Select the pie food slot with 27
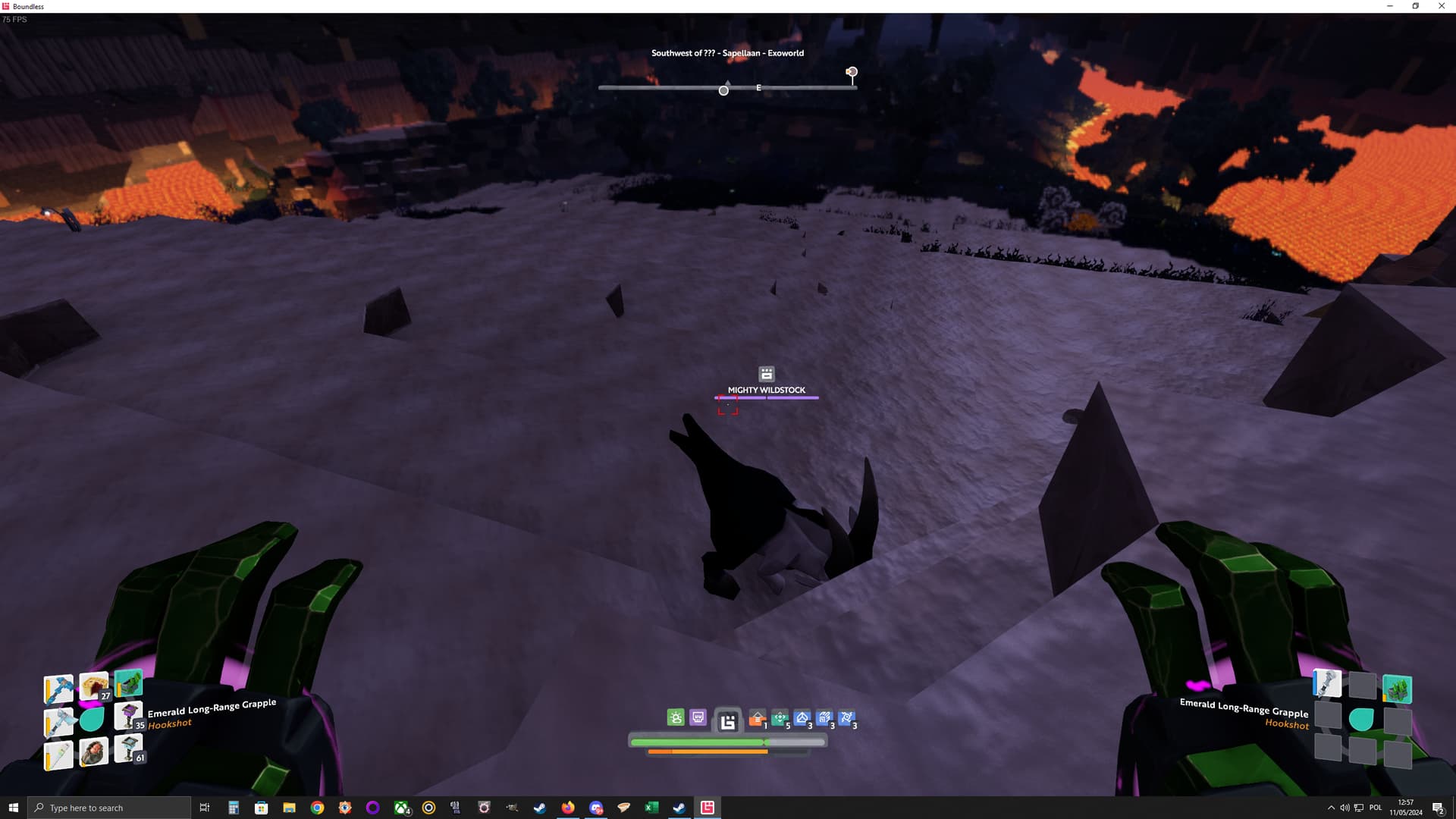The height and width of the screenshot is (819, 1456). pyautogui.click(x=94, y=686)
